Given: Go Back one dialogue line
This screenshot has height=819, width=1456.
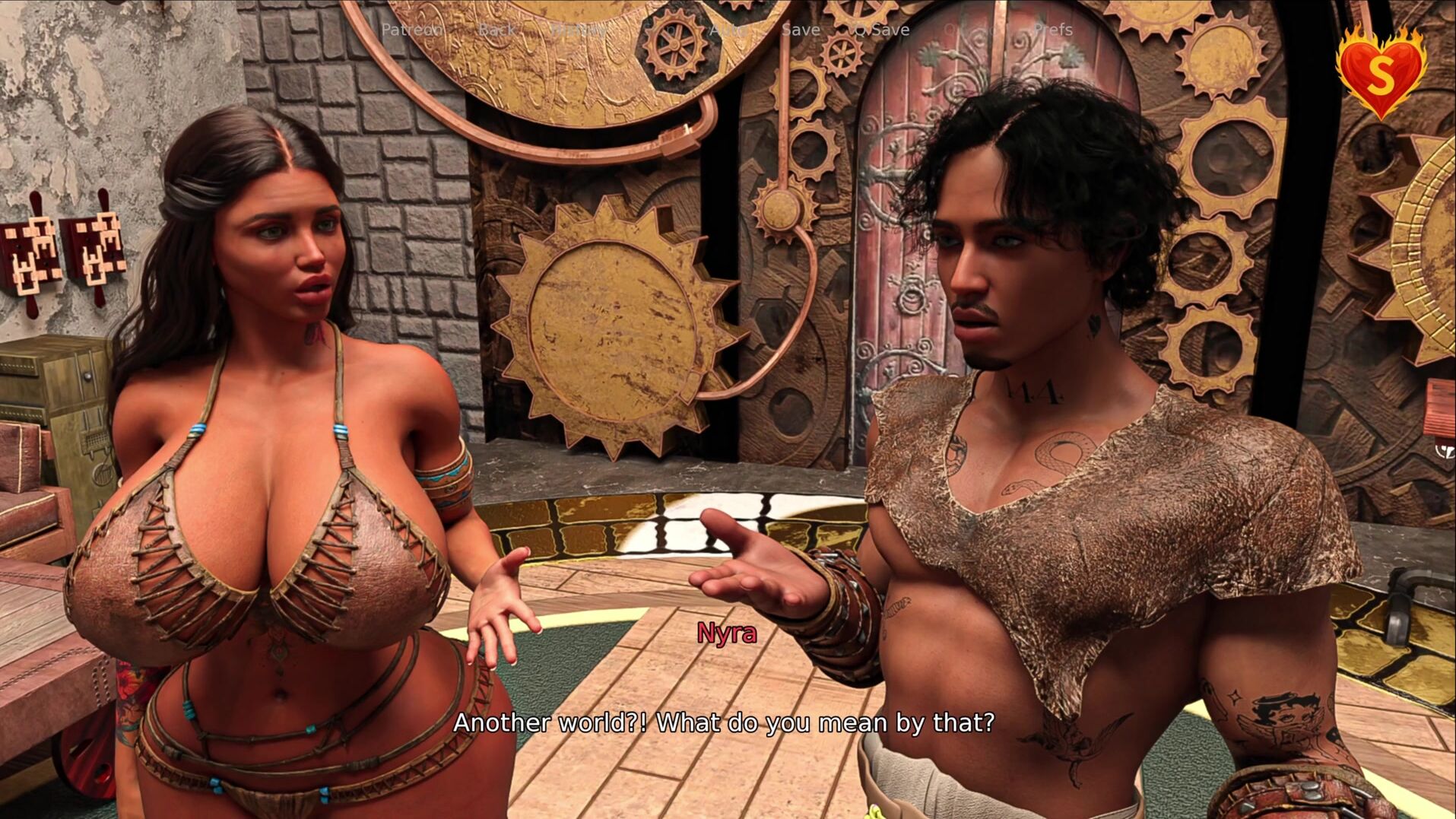Looking at the screenshot, I should tap(496, 30).
